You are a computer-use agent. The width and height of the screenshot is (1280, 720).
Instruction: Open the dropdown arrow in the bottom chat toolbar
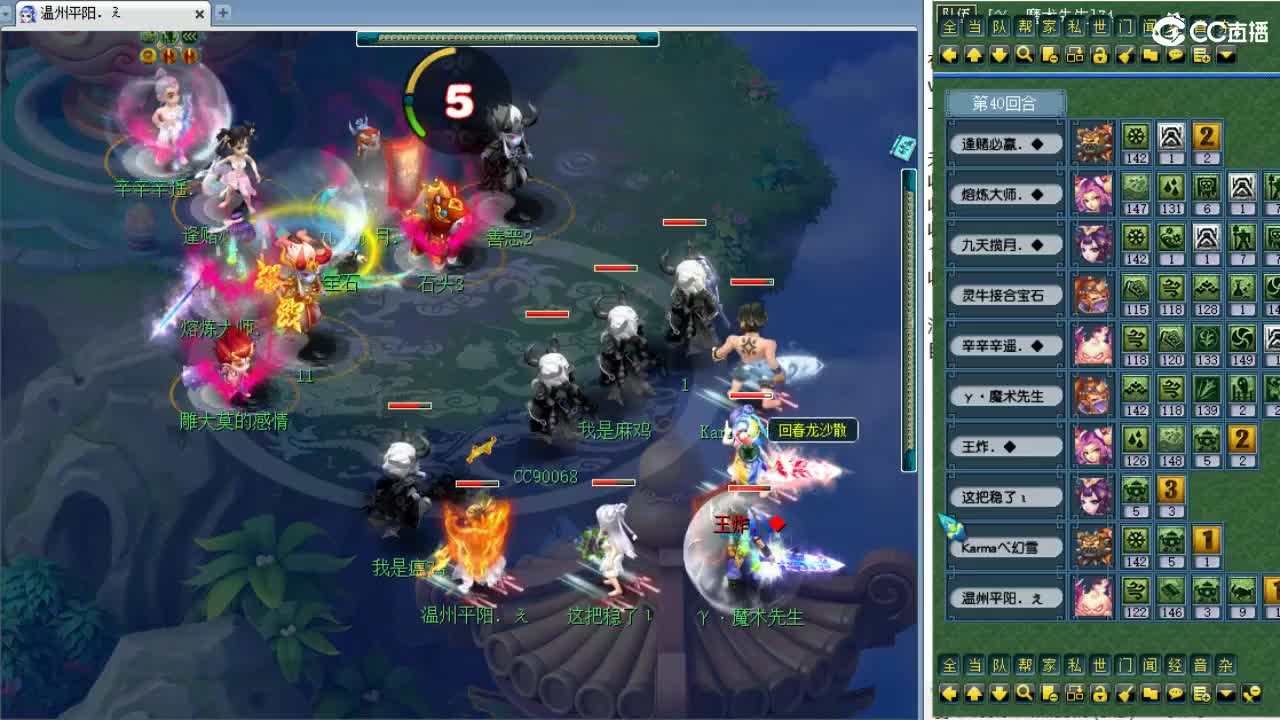point(1224,692)
